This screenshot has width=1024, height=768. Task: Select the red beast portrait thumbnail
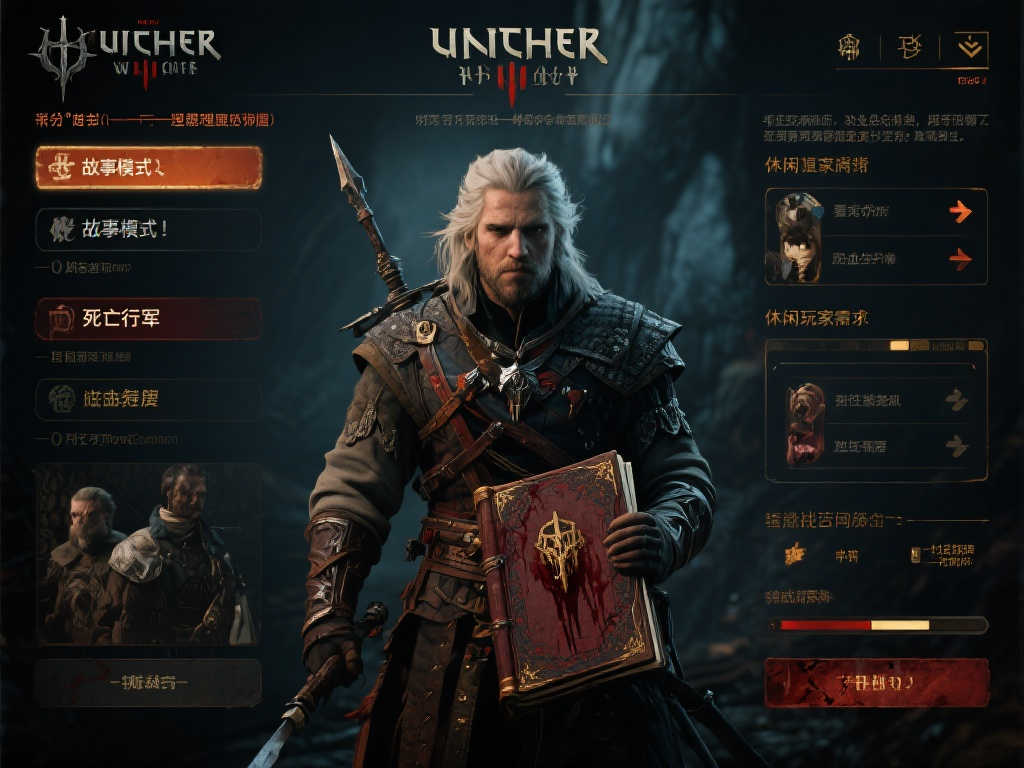tap(805, 422)
